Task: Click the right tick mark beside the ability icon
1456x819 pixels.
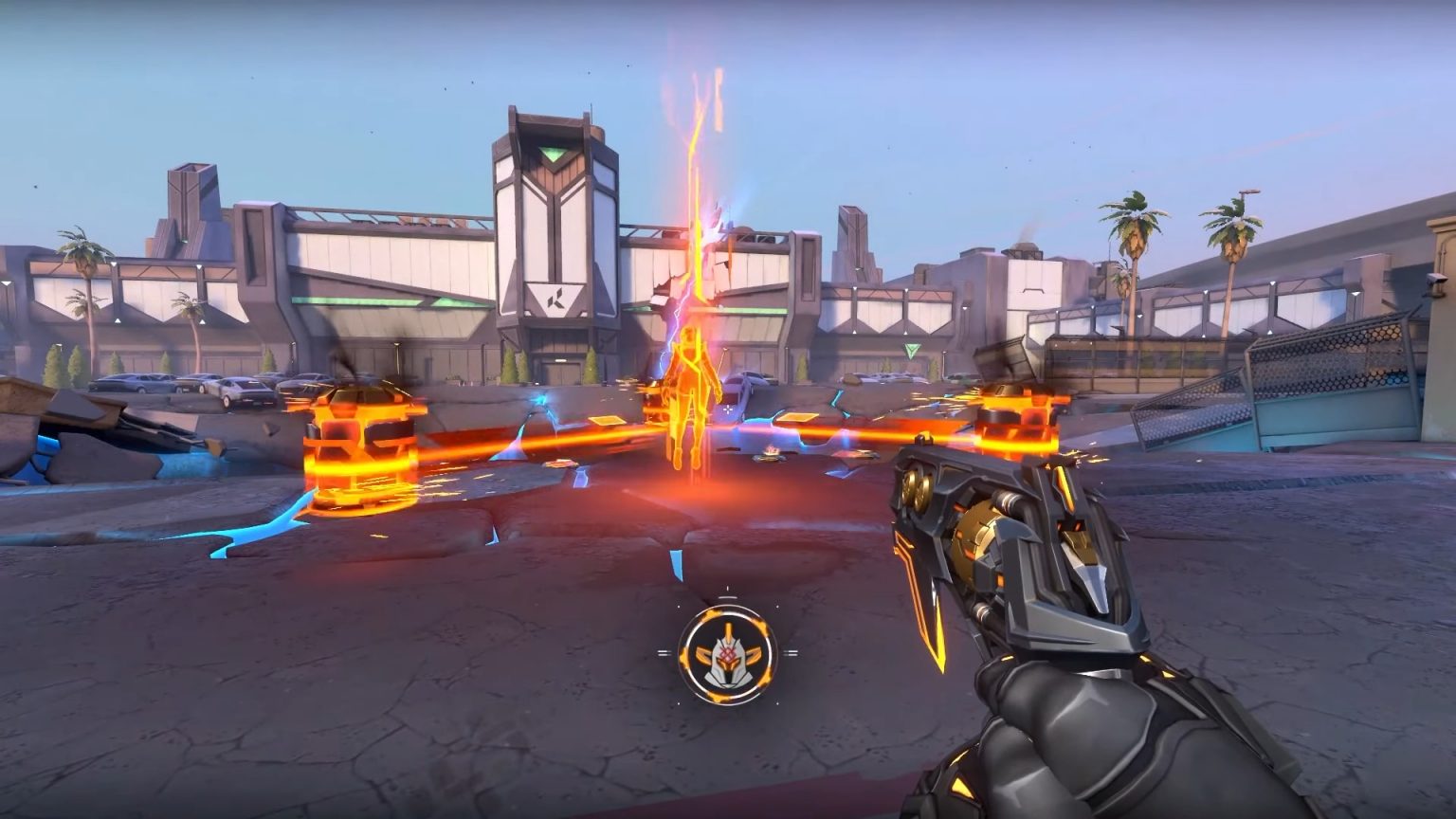Action: pyautogui.click(x=792, y=652)
